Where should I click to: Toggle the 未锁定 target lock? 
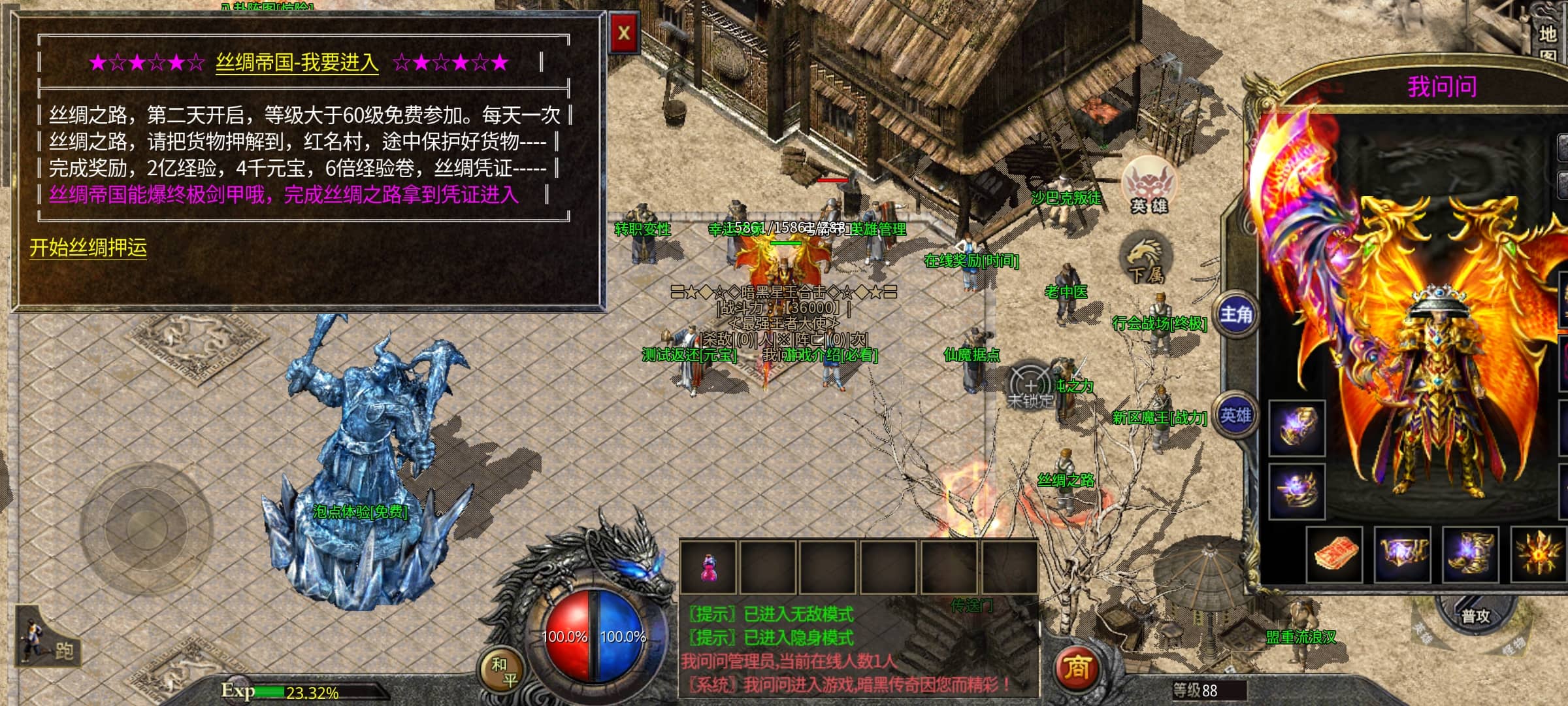click(1031, 387)
